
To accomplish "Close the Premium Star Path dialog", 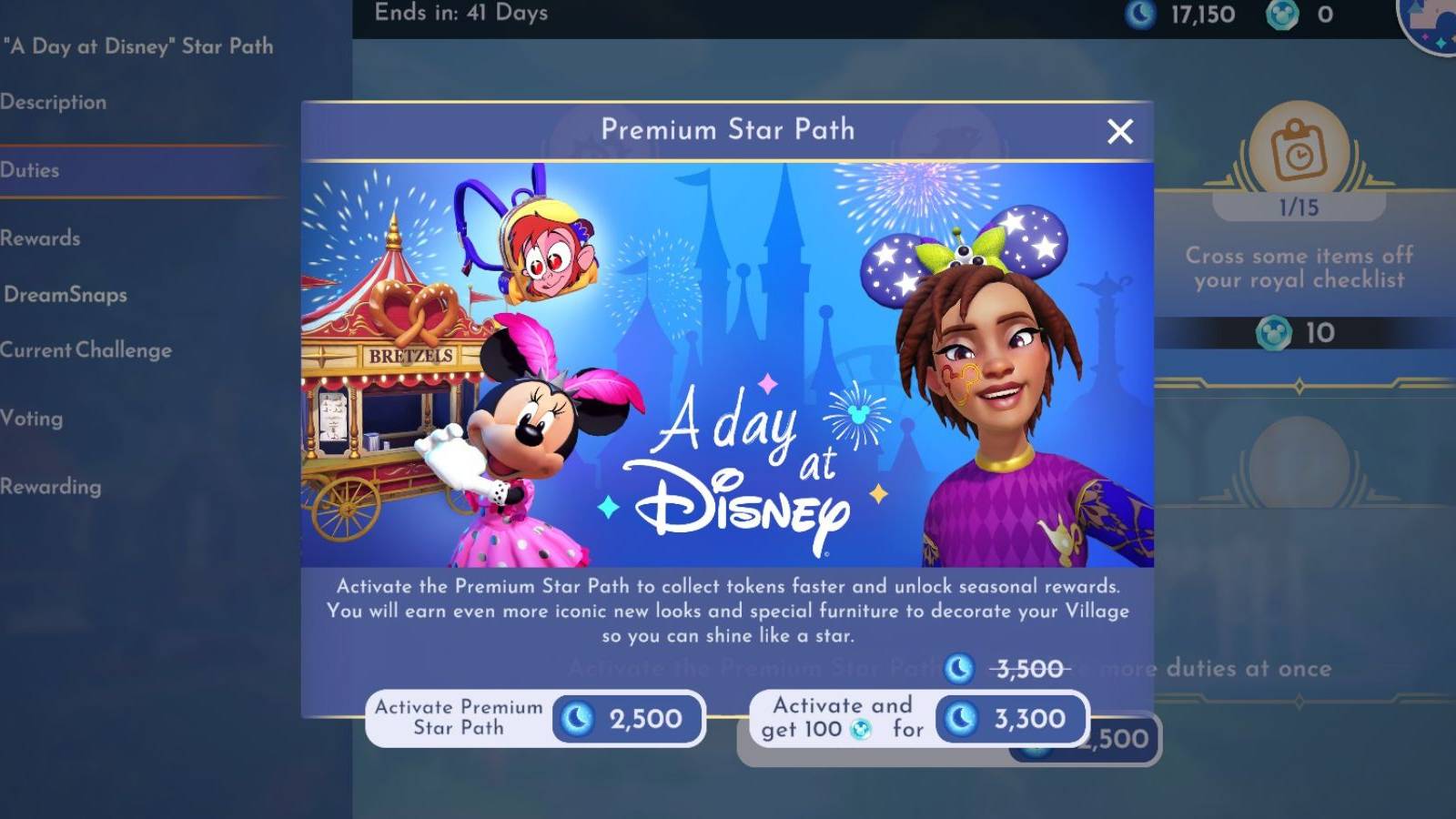I will point(1120,131).
